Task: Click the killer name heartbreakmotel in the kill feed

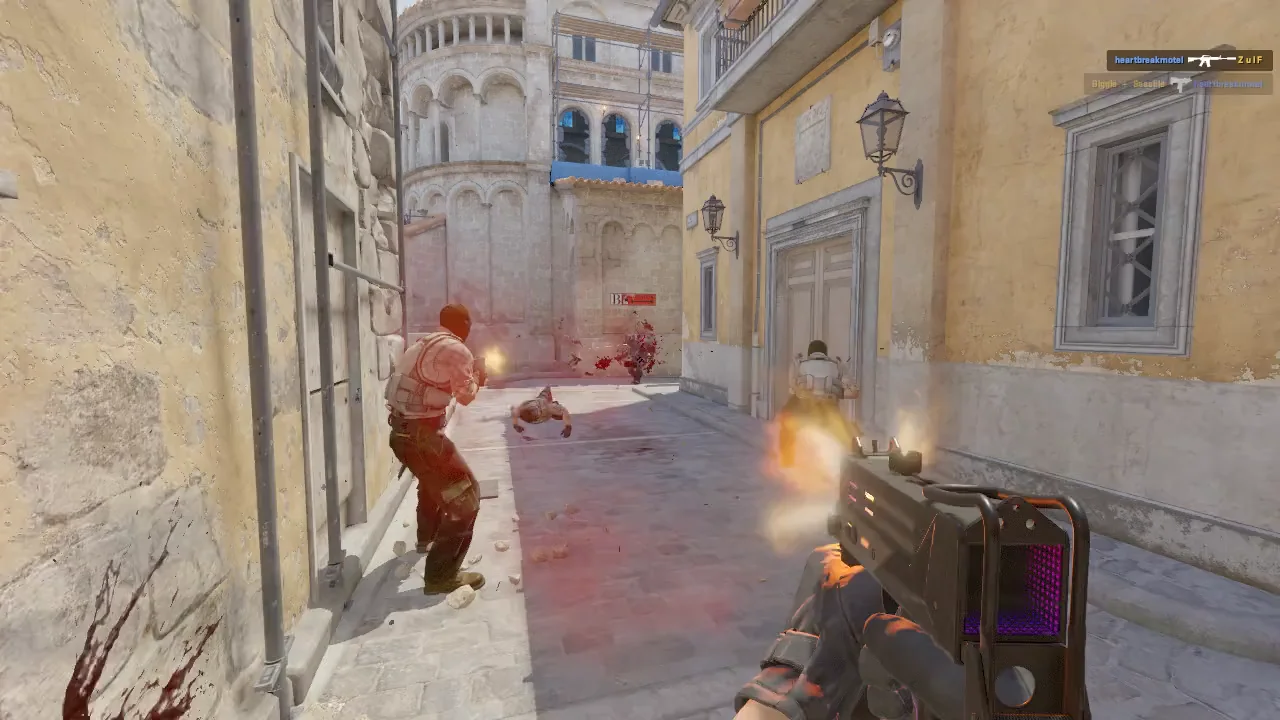Action: click(1148, 59)
